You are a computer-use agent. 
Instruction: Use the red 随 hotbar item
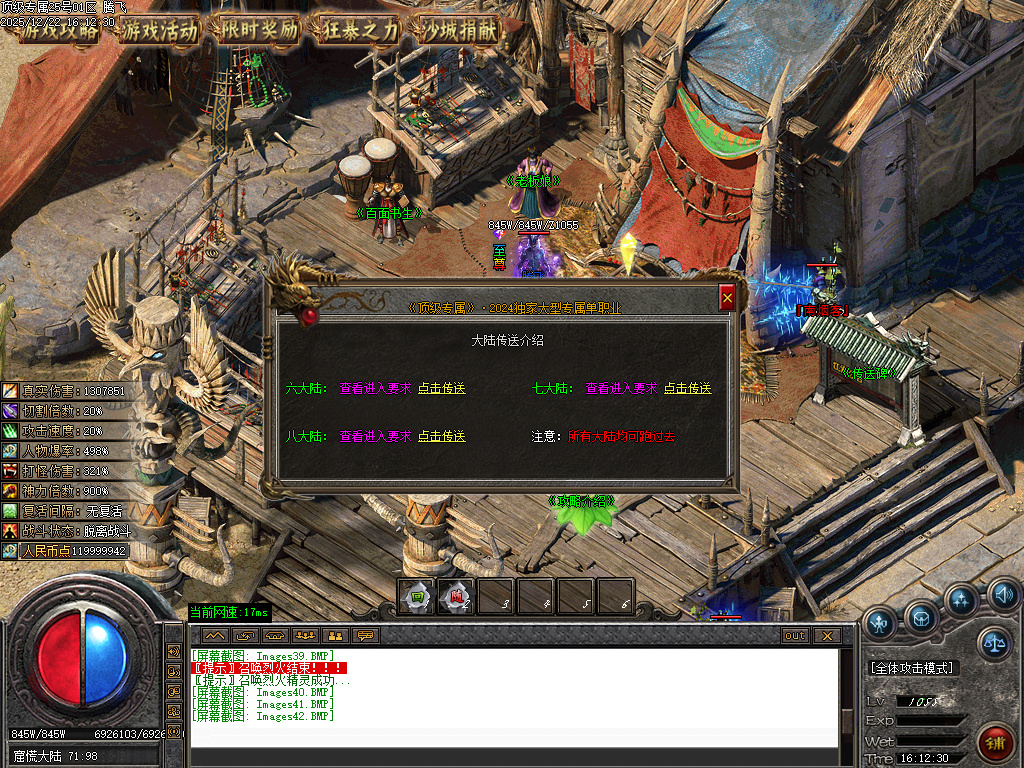[x=456, y=597]
